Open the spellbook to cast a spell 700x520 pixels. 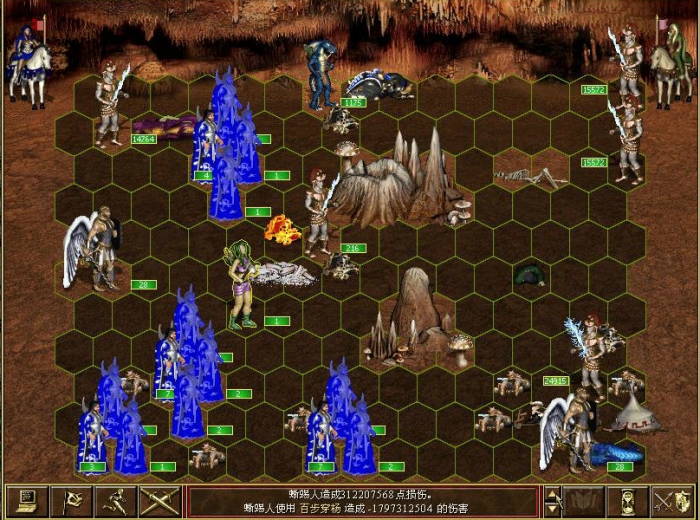click(583, 500)
